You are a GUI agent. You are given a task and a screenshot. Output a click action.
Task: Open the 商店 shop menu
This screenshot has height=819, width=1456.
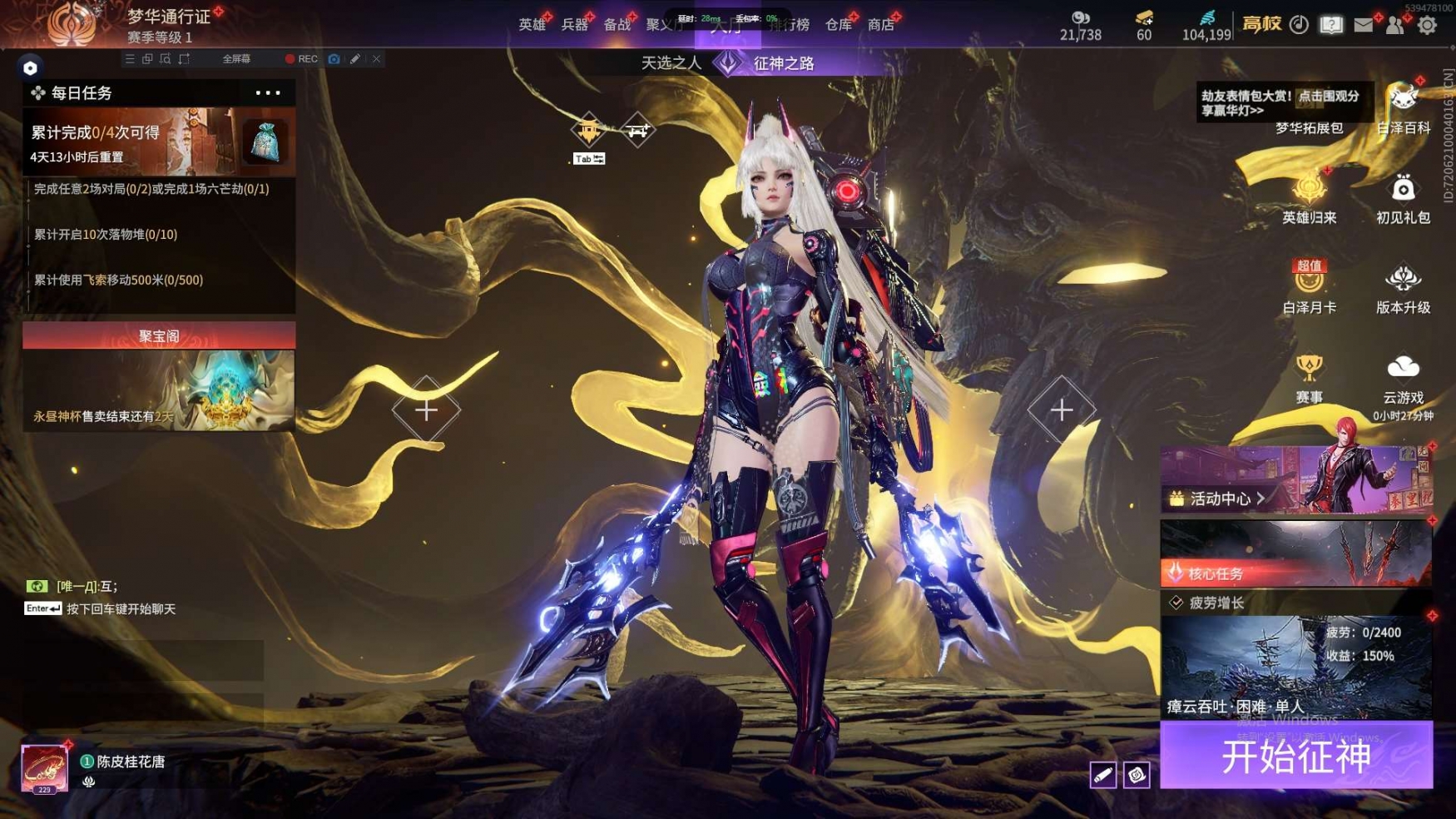tap(880, 25)
